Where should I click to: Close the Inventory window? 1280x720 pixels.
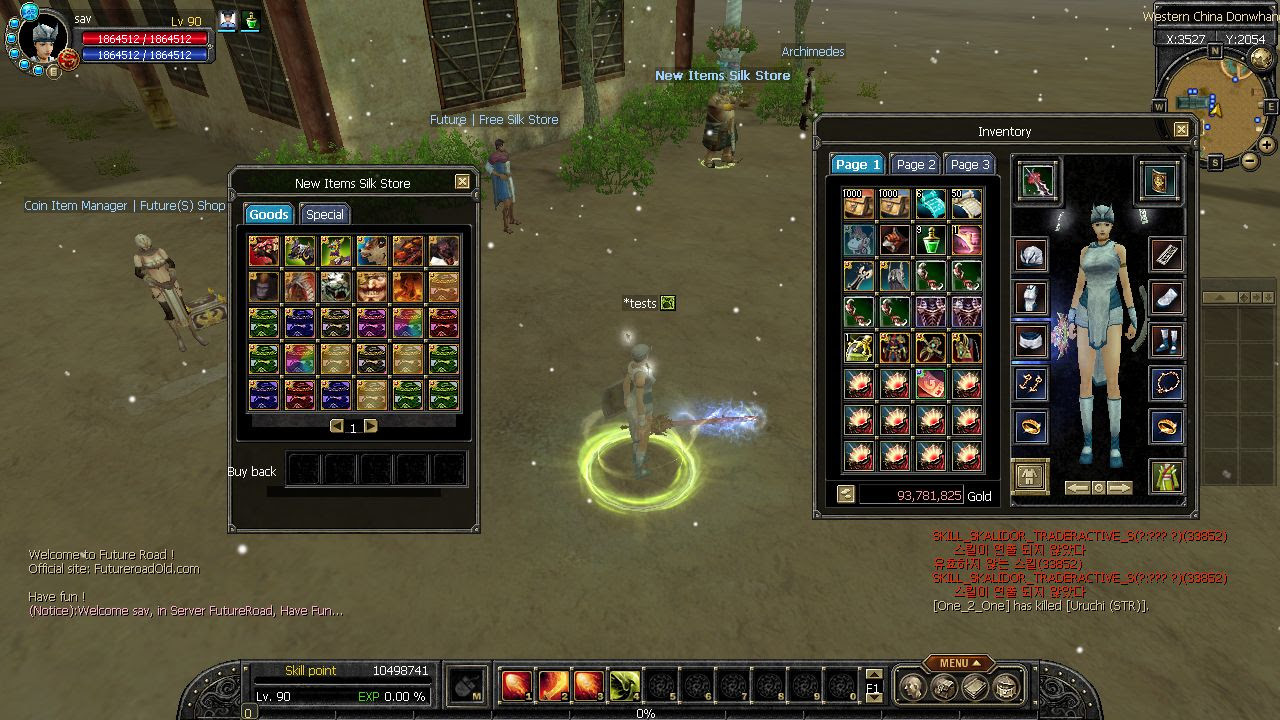coord(1181,130)
